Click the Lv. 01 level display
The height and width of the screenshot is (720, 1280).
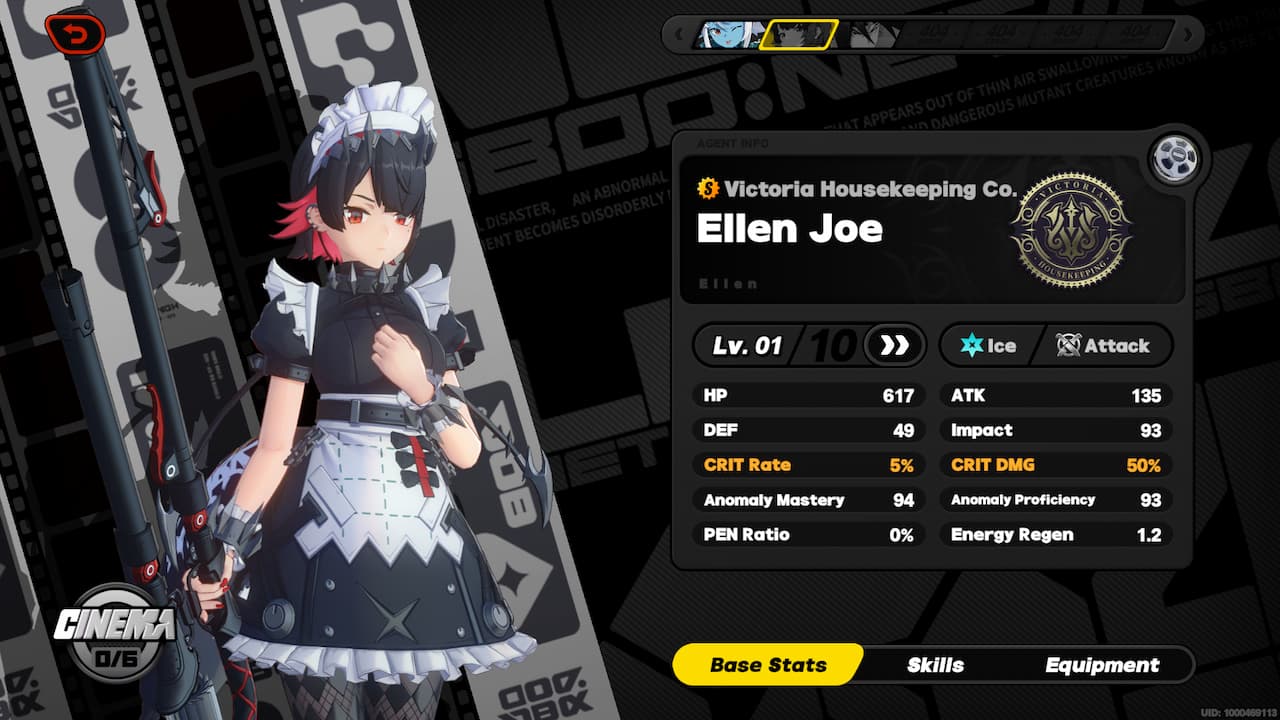[x=745, y=346]
